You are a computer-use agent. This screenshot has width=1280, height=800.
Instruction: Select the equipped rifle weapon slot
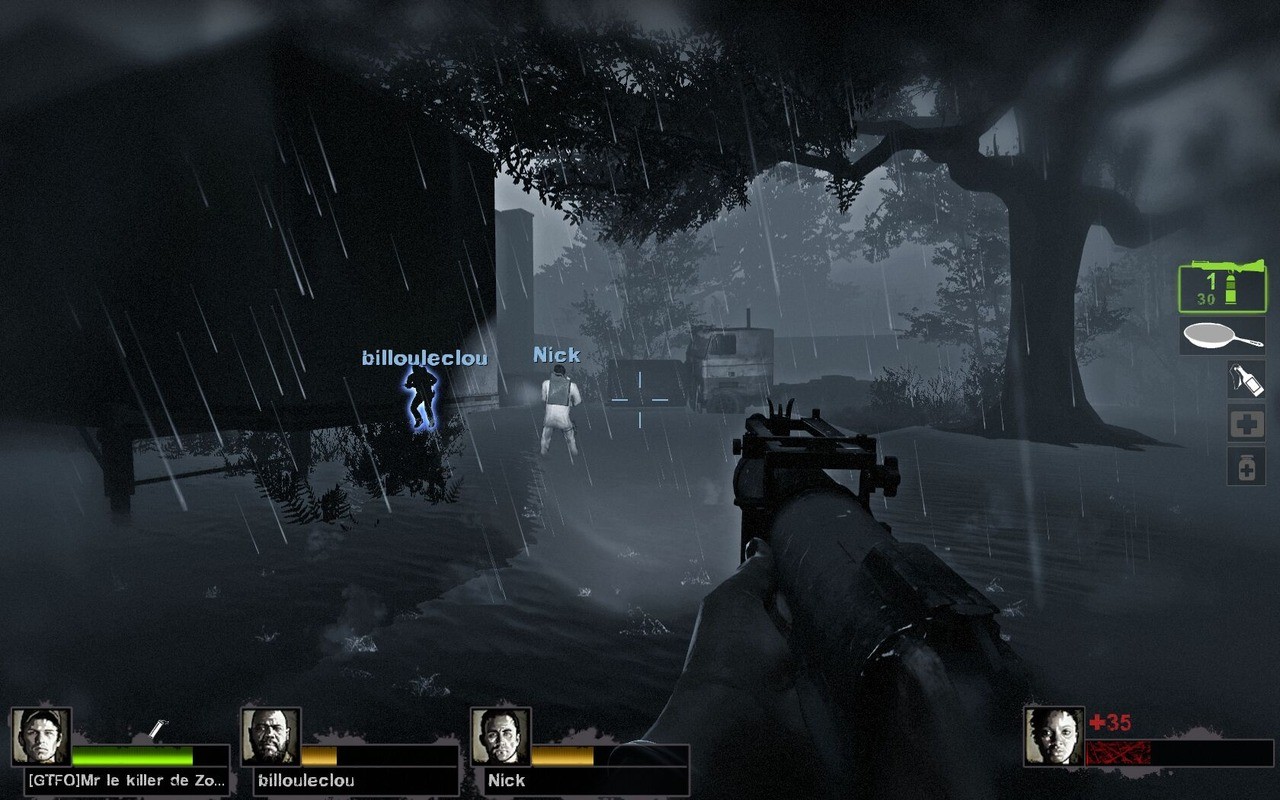coord(1221,287)
